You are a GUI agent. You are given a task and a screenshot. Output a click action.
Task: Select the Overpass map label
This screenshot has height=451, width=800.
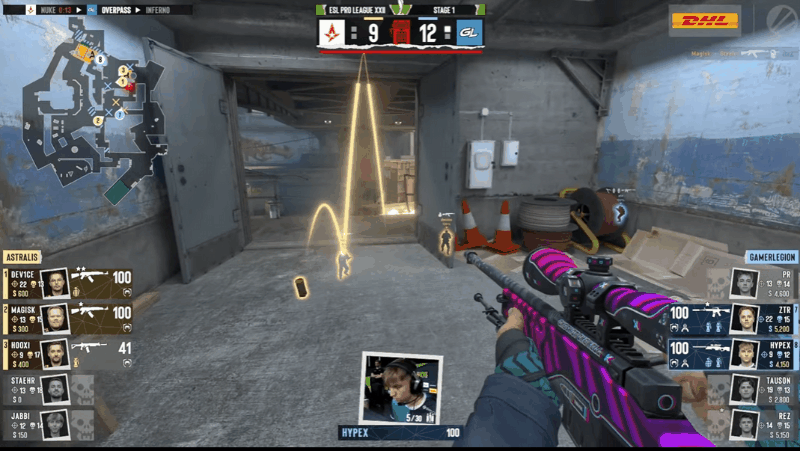[x=115, y=10]
